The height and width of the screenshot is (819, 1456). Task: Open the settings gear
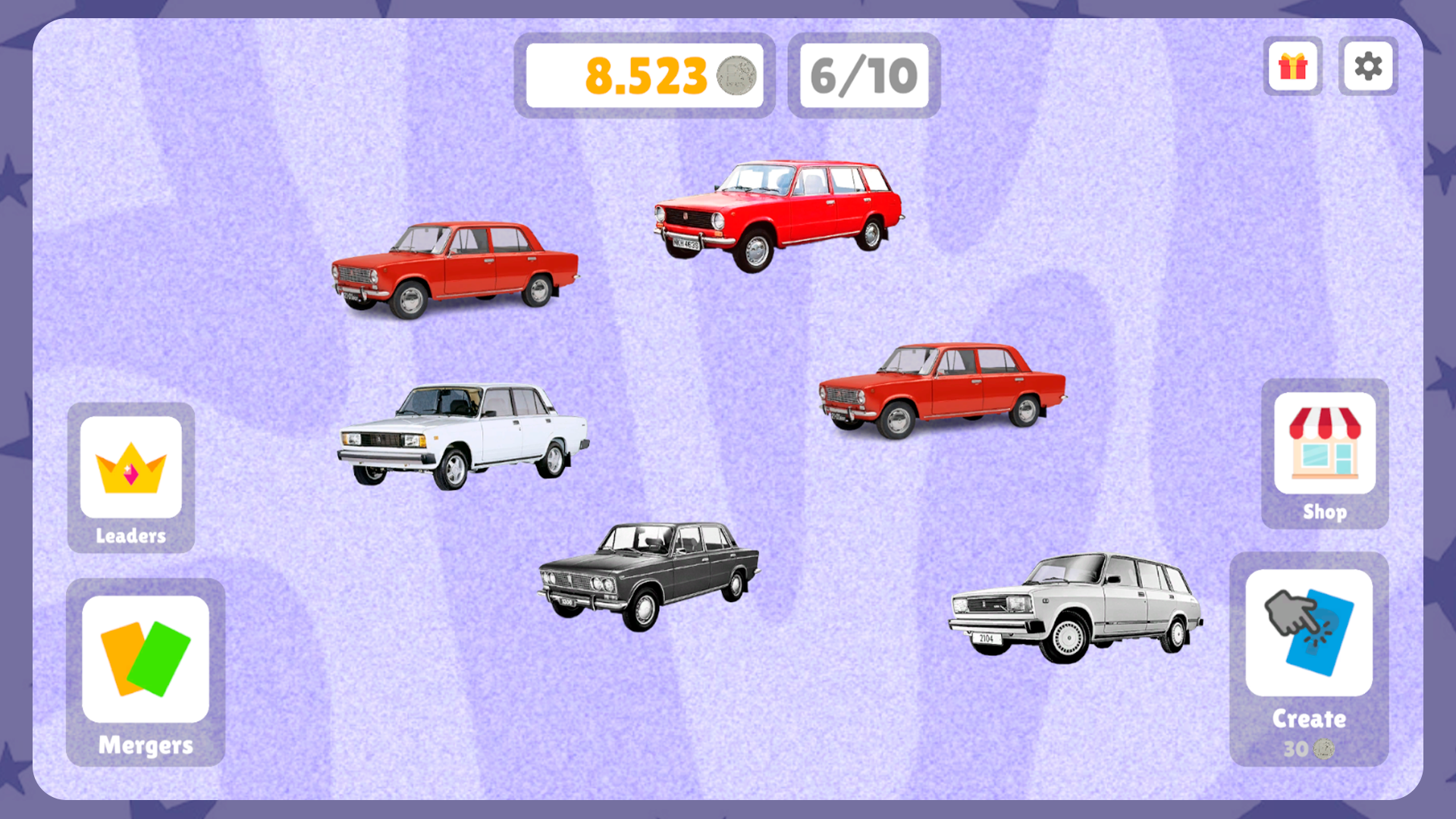pyautogui.click(x=1367, y=67)
